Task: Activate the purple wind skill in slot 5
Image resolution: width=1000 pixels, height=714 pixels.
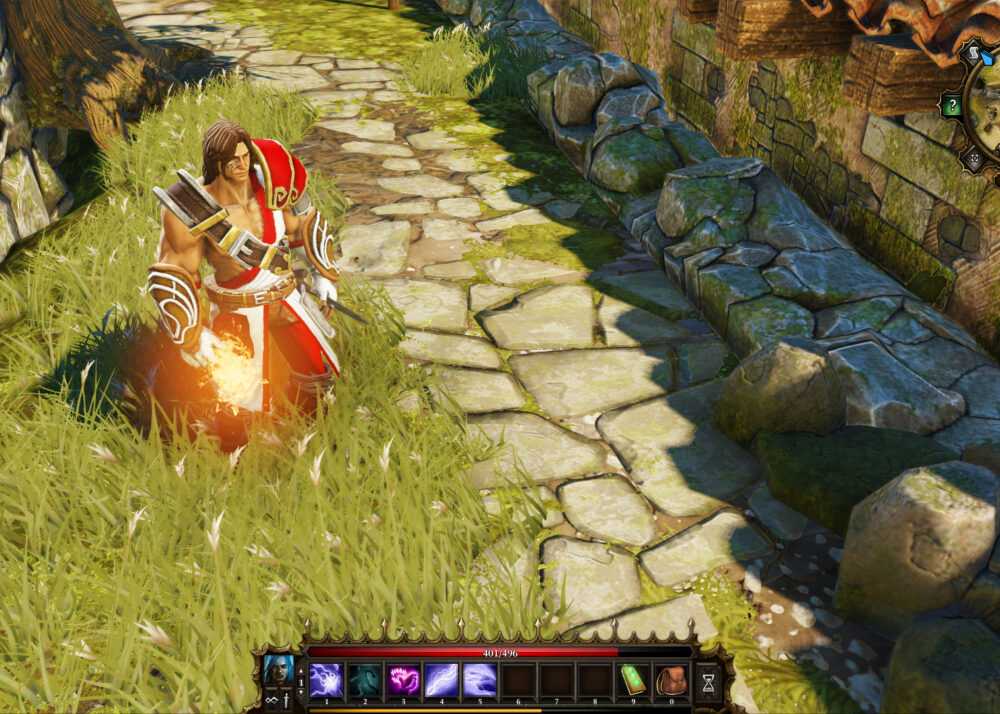Action: [x=480, y=679]
